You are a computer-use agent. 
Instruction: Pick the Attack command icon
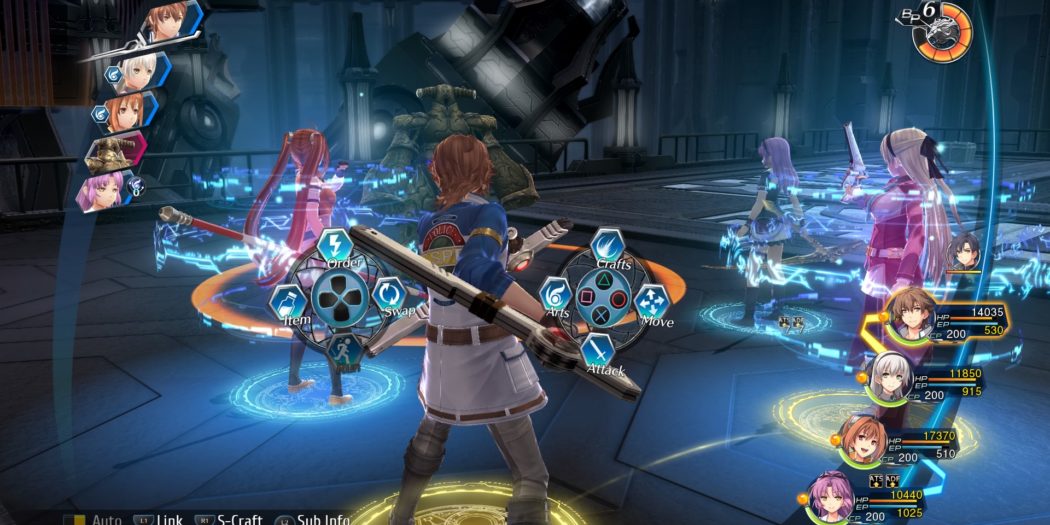[x=598, y=350]
